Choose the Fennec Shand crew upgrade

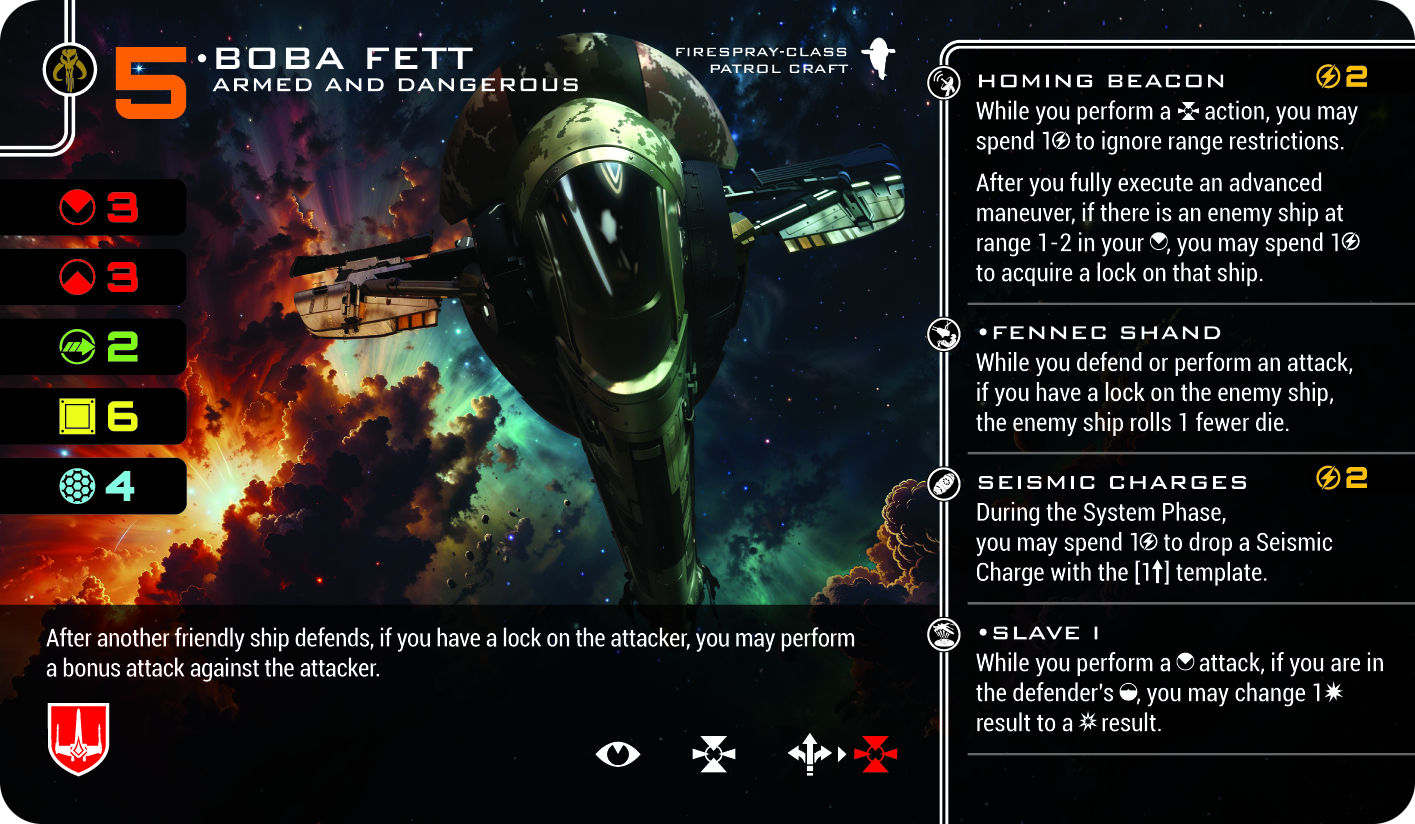(x=1098, y=333)
